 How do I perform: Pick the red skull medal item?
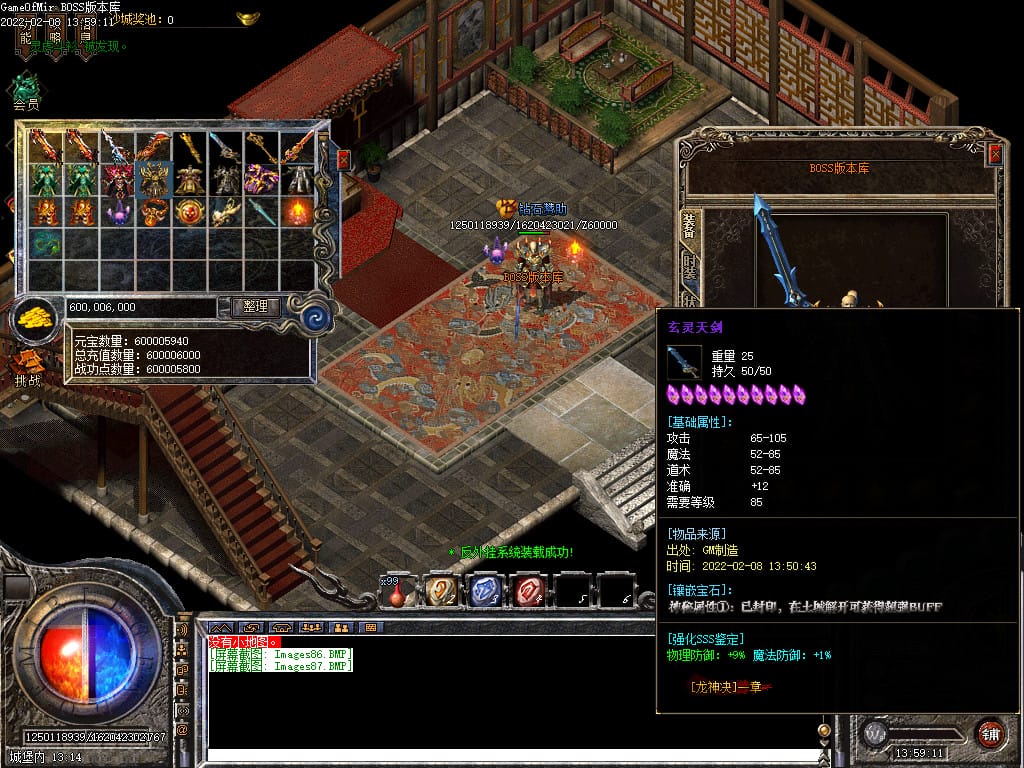pos(190,212)
